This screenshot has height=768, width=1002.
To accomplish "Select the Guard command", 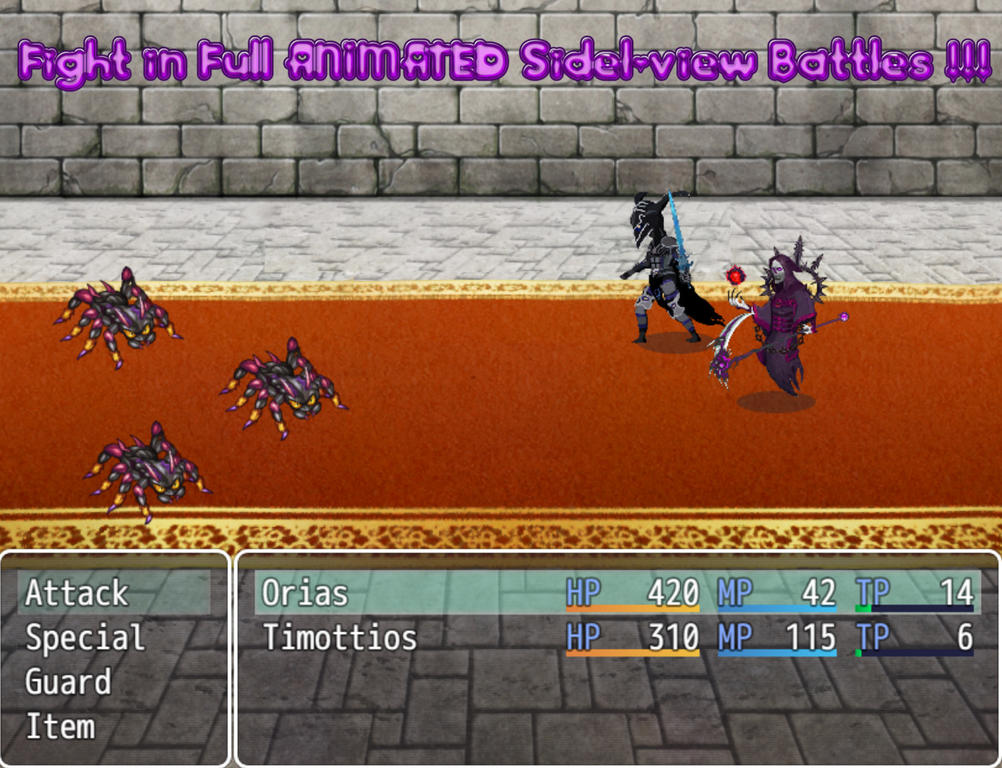I will point(68,683).
